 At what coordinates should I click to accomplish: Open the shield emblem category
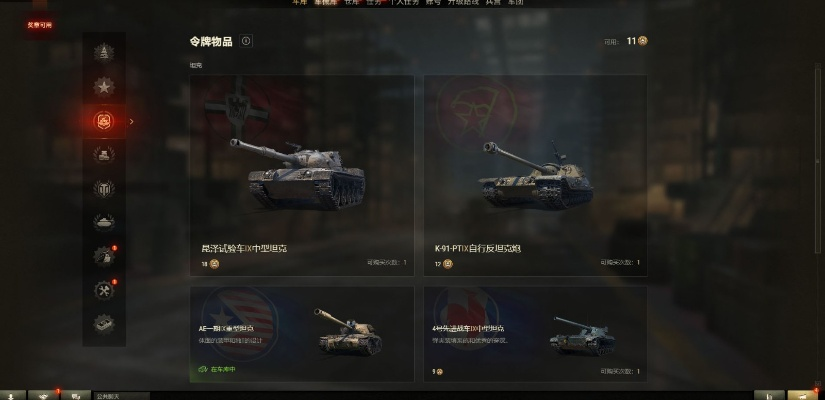103,188
